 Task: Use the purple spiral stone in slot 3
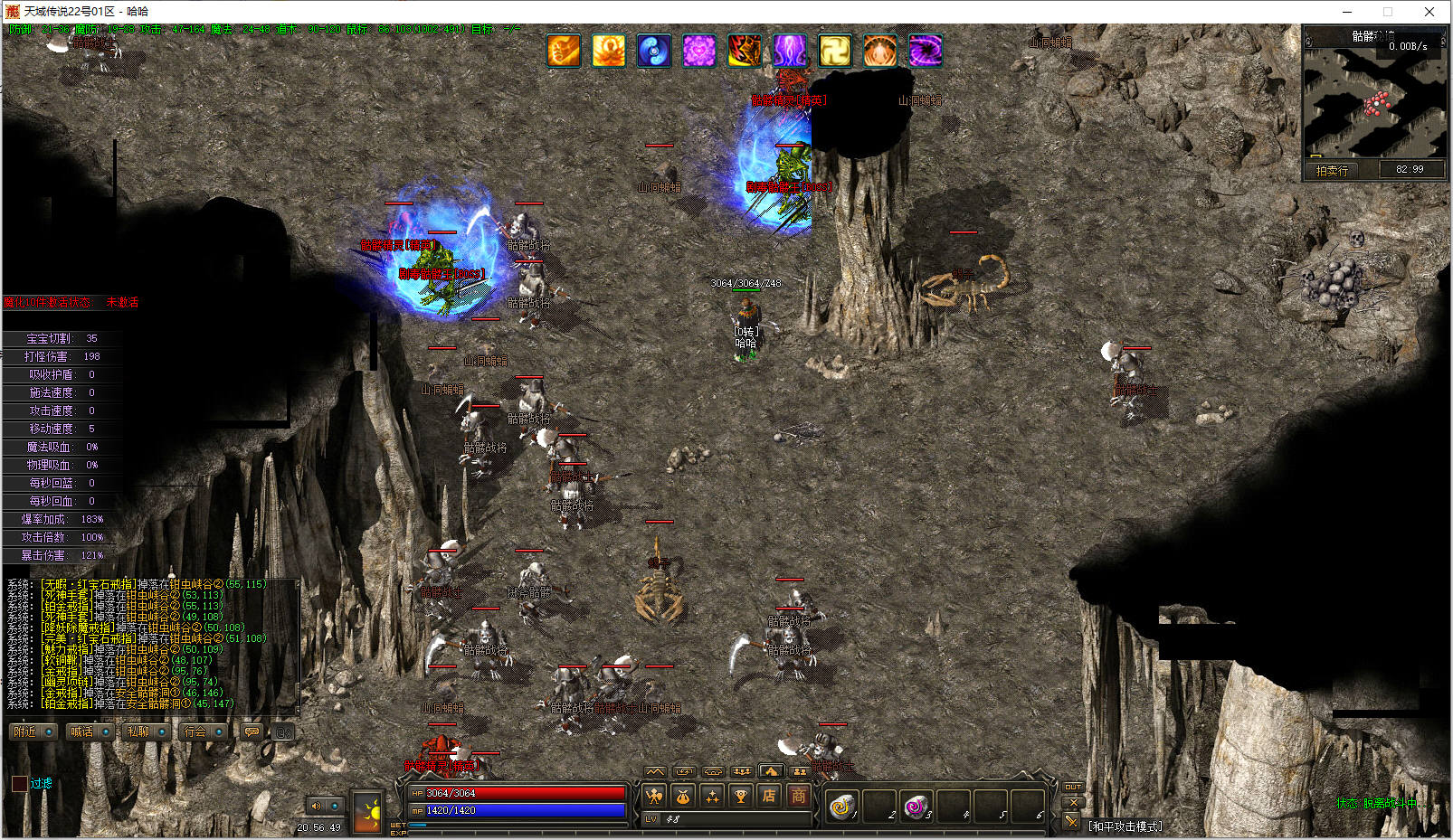click(916, 805)
